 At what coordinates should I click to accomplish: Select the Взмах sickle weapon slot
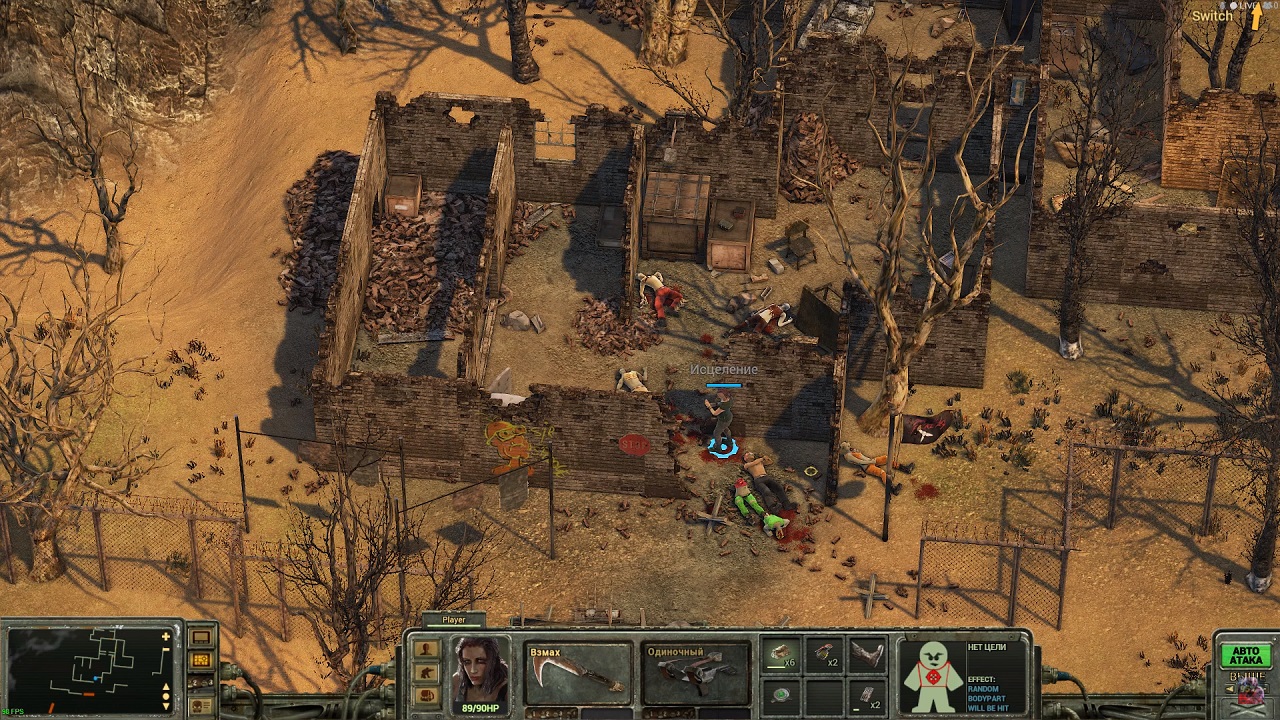pos(579,673)
